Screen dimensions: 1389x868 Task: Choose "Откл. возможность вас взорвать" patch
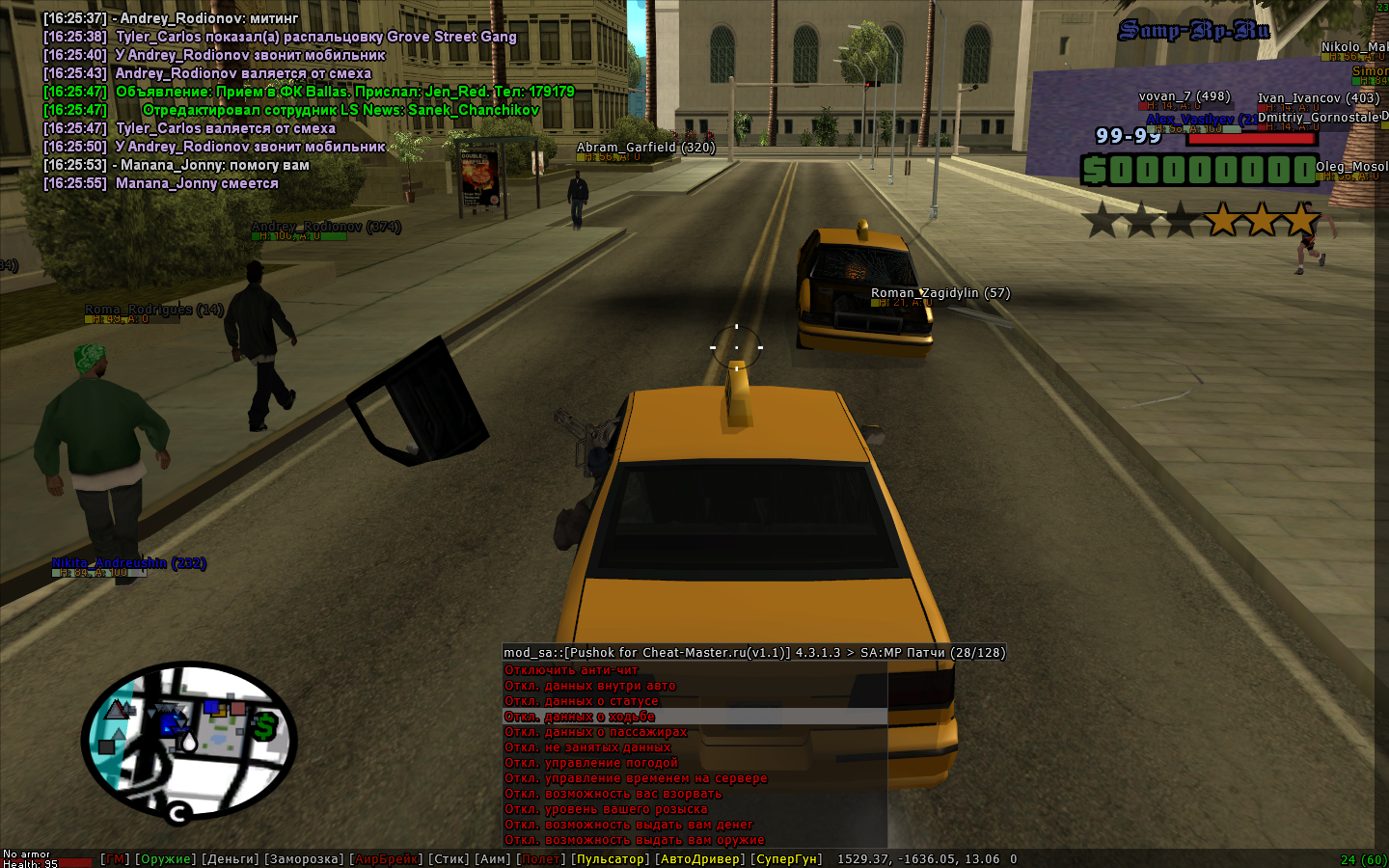click(613, 794)
